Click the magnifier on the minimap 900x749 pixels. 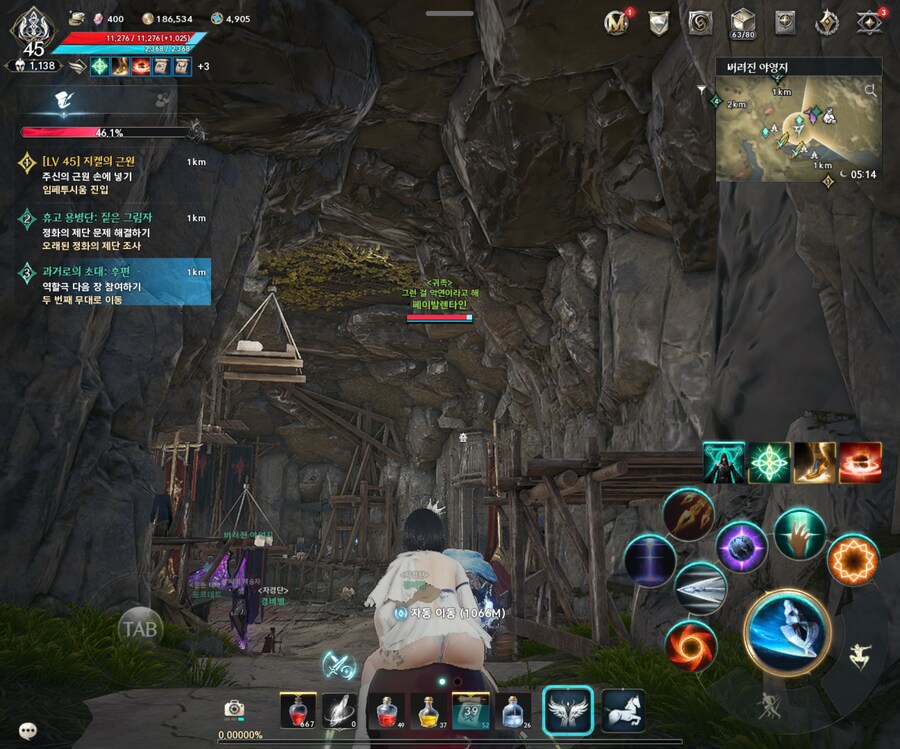pos(870,91)
